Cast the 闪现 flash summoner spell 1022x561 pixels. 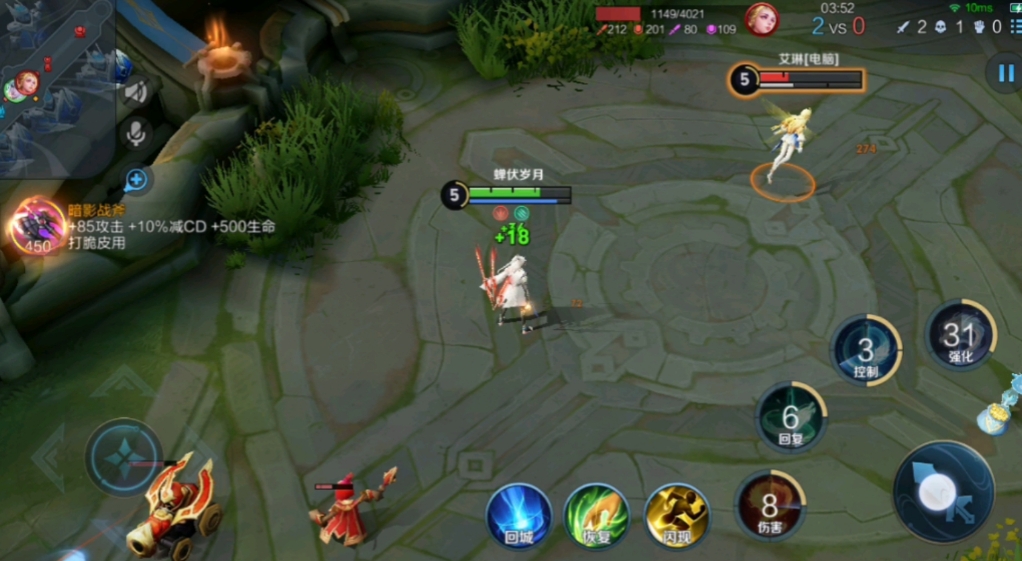676,515
